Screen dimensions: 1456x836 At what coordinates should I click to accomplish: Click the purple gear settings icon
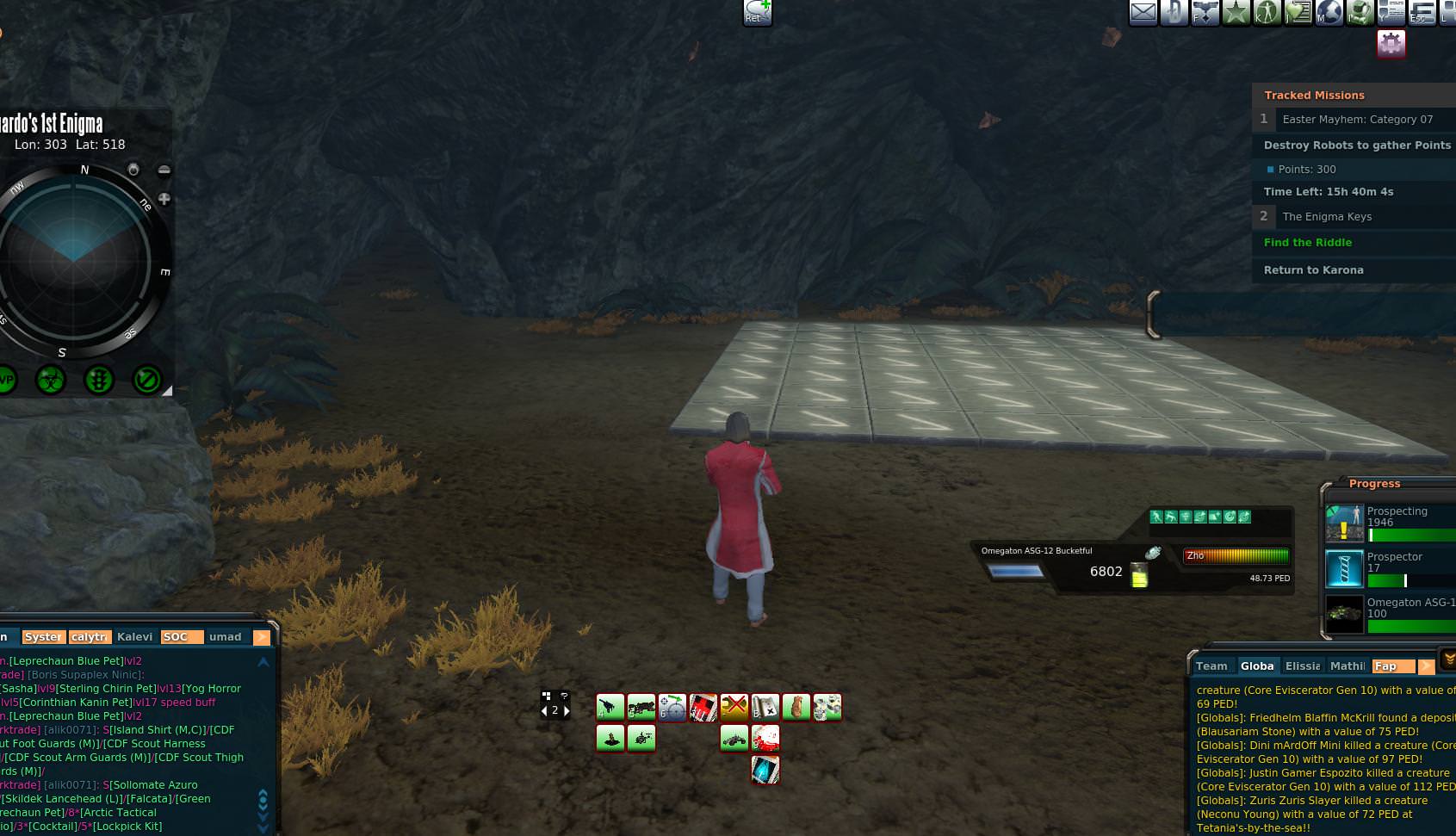click(x=1391, y=43)
